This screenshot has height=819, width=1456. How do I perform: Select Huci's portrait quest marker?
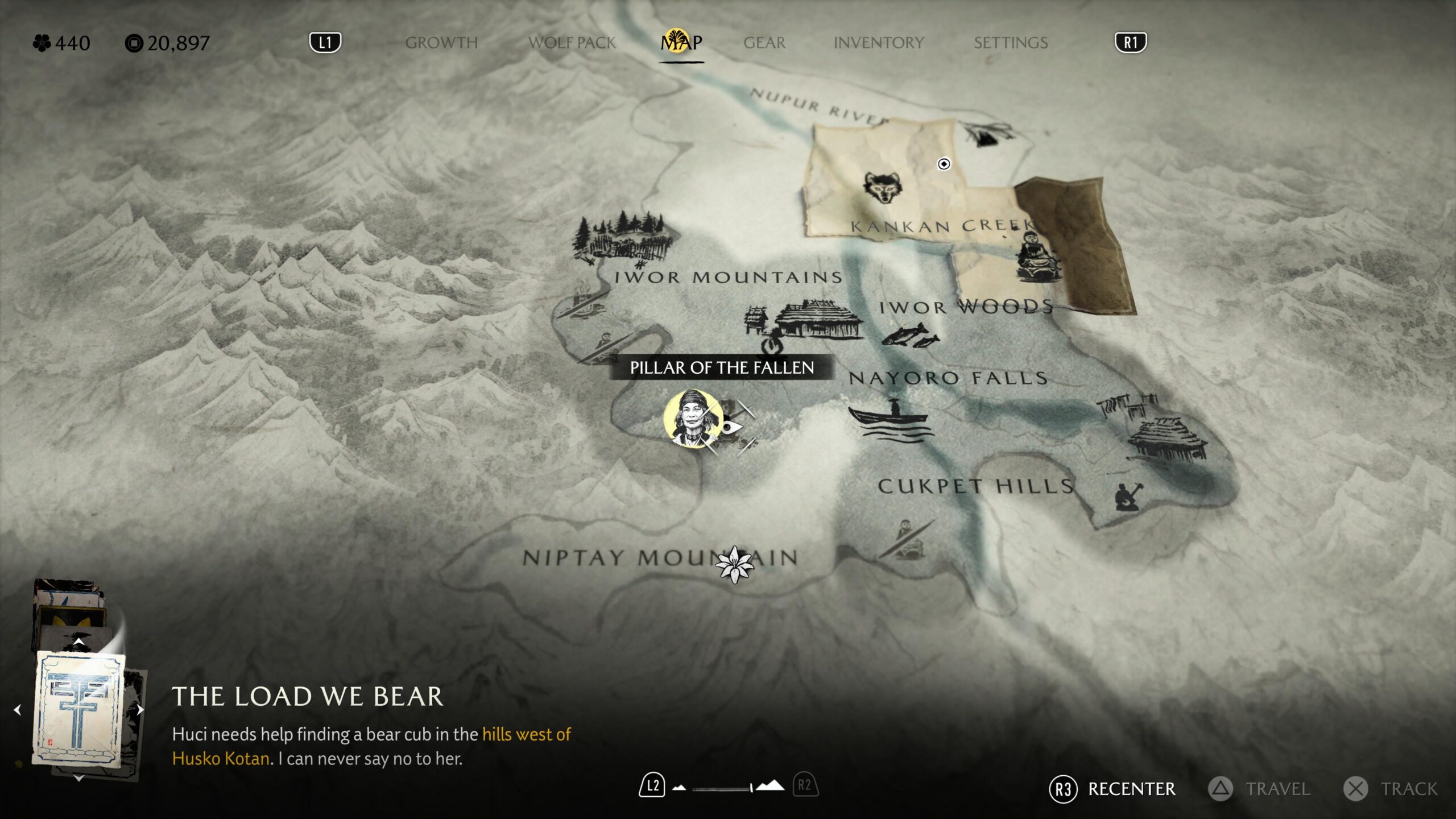point(693,418)
